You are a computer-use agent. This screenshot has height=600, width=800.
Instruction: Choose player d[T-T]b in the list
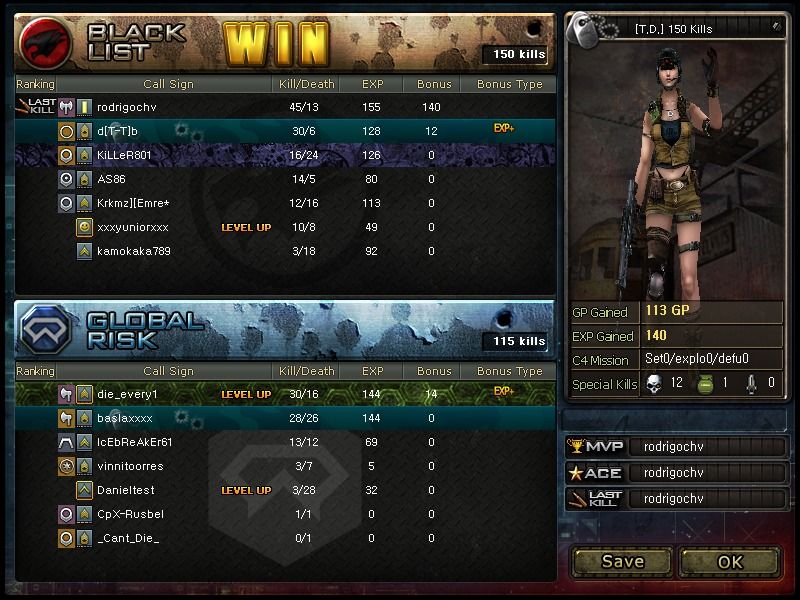pos(285,131)
